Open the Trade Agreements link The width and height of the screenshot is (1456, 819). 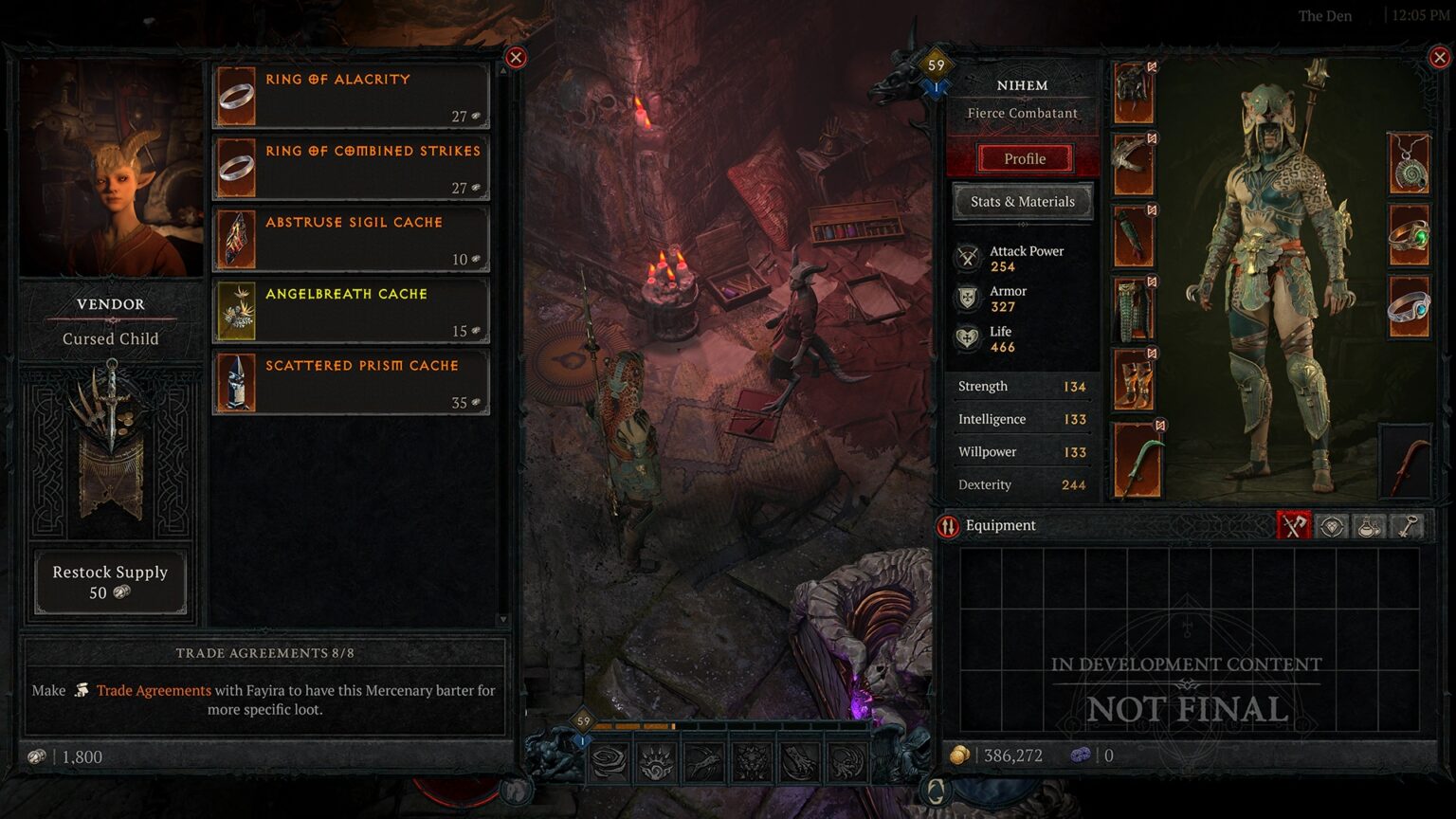tap(155, 690)
